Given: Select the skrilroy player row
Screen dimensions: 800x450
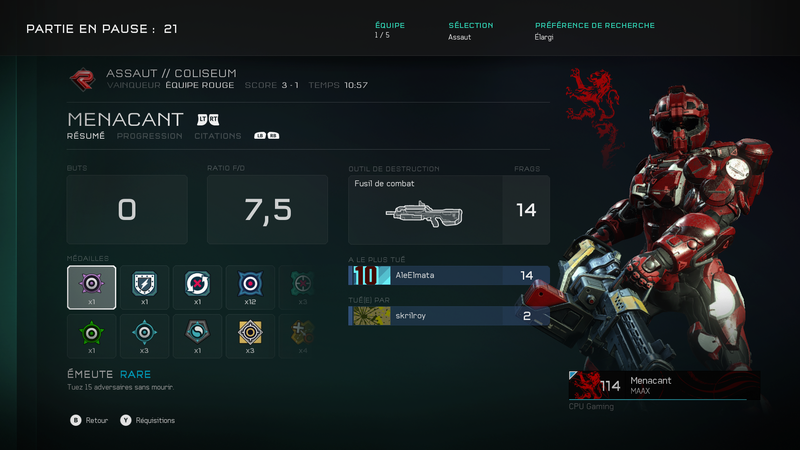Looking at the screenshot, I should [x=448, y=316].
